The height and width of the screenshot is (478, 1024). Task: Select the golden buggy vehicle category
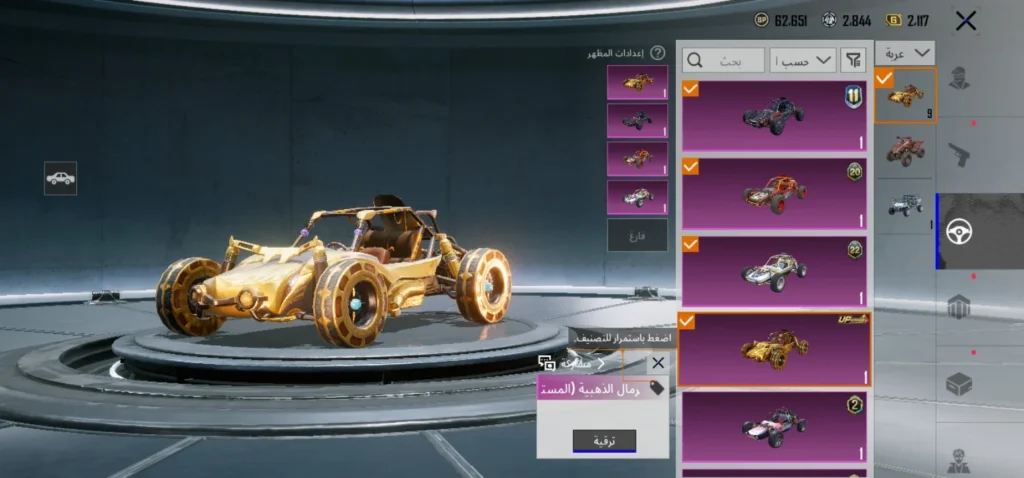[904, 96]
